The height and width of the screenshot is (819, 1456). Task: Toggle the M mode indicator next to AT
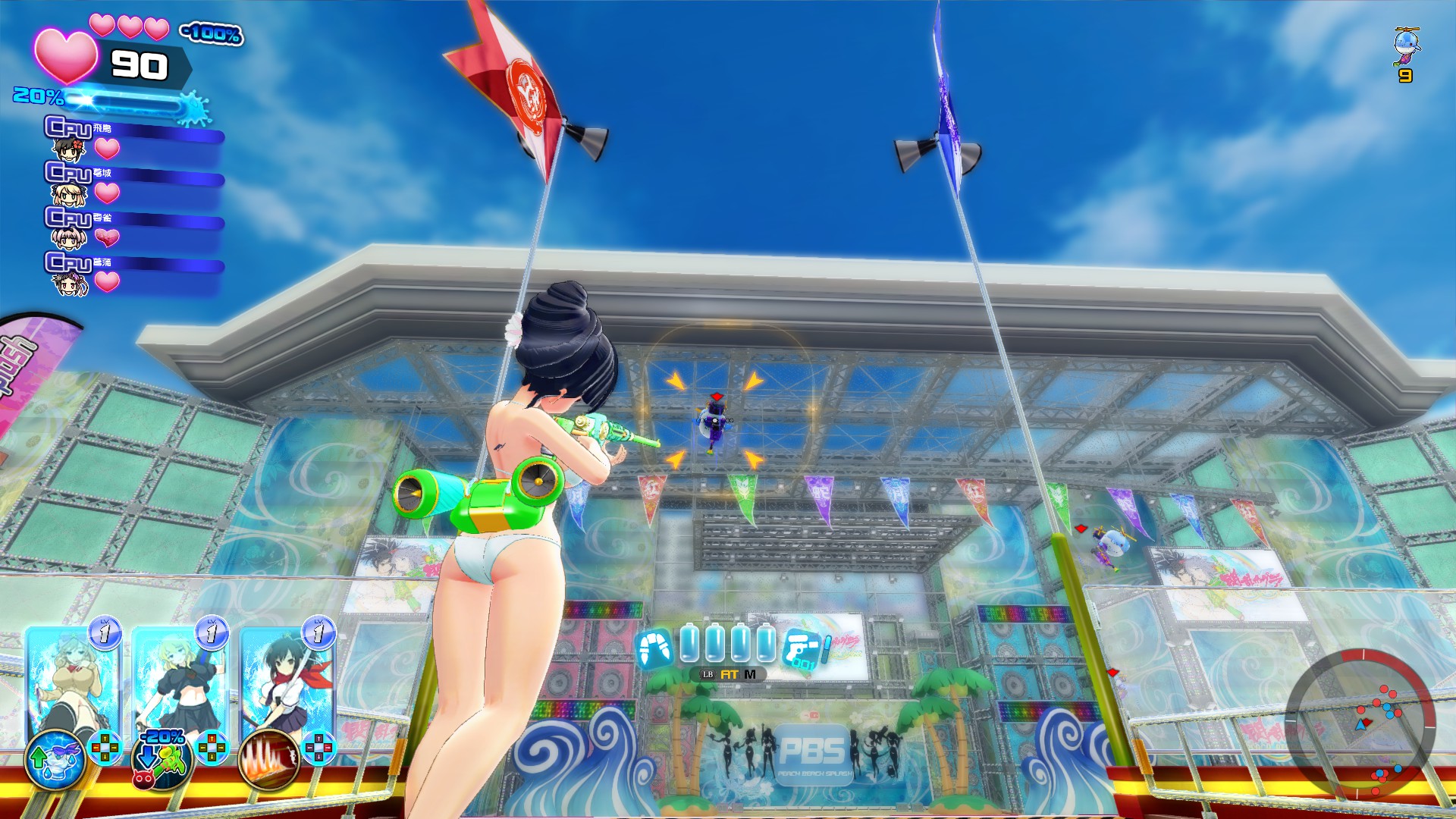(750, 674)
